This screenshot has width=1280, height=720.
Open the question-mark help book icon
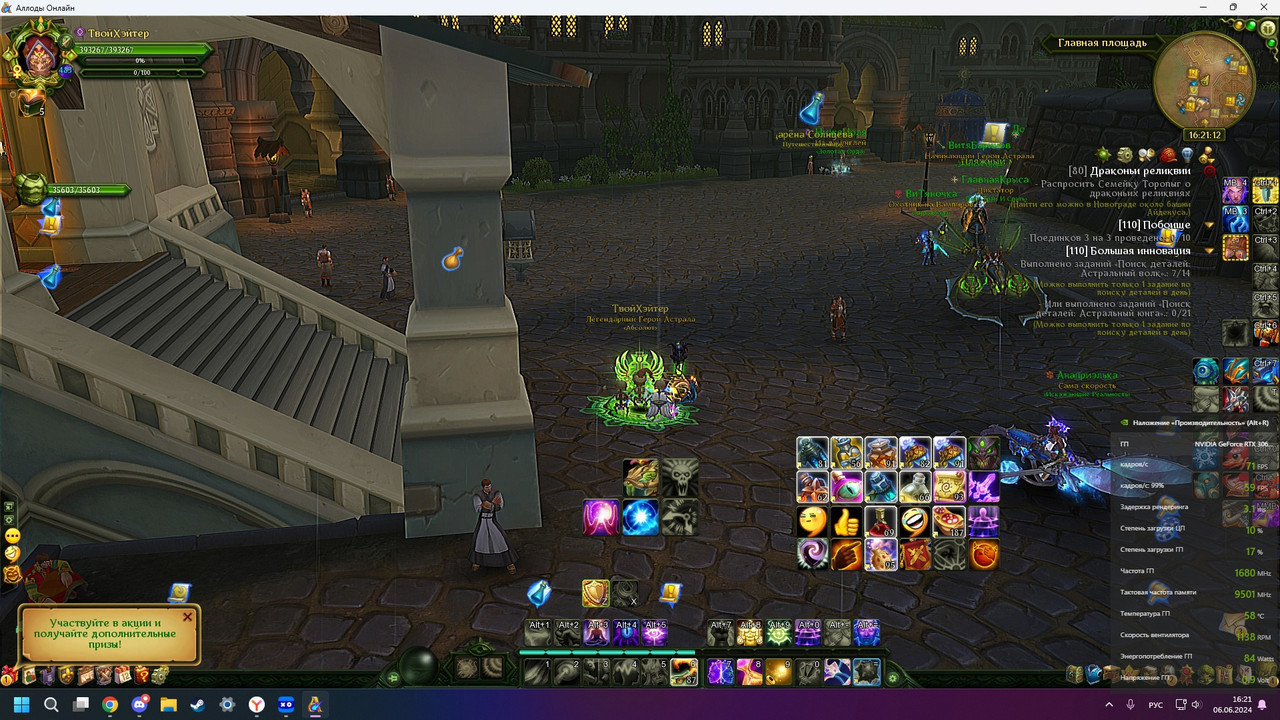(x=141, y=675)
